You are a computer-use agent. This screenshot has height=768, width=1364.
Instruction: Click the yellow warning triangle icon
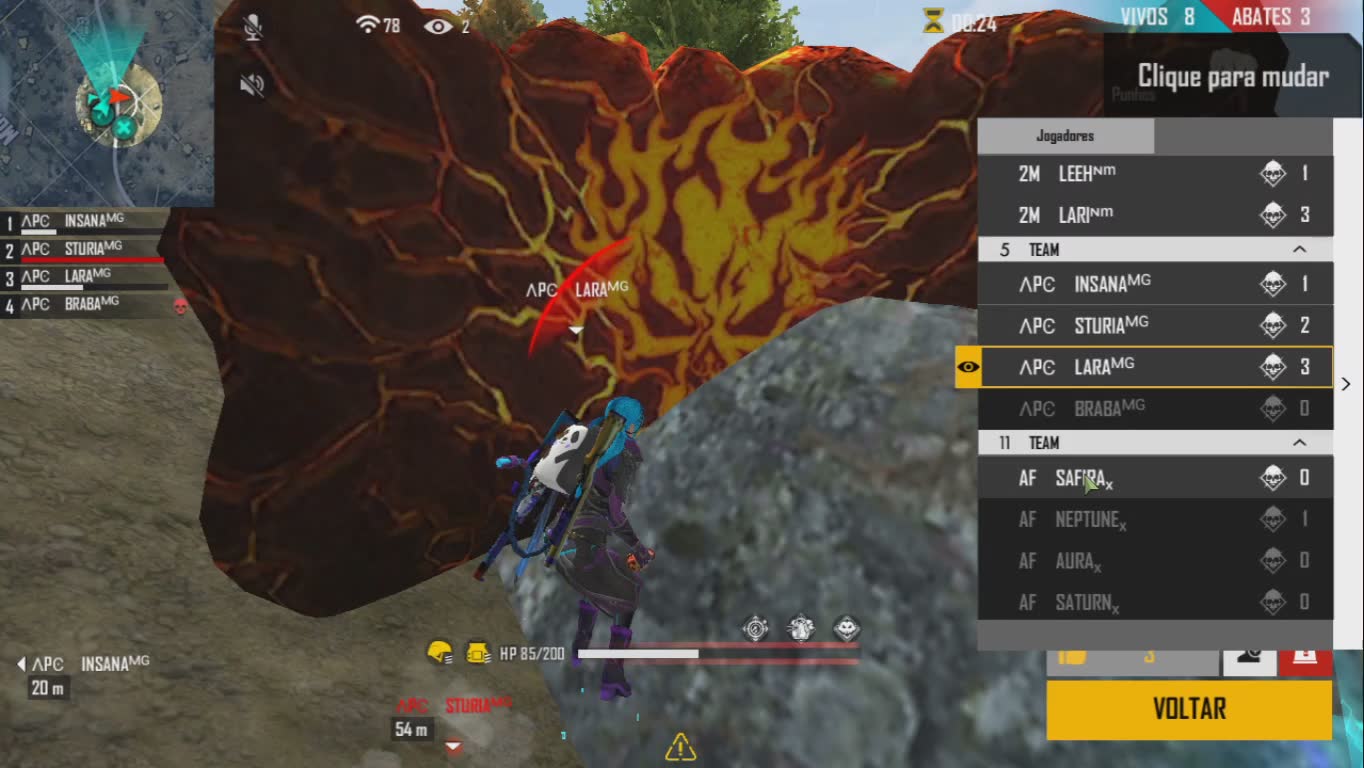click(x=680, y=746)
